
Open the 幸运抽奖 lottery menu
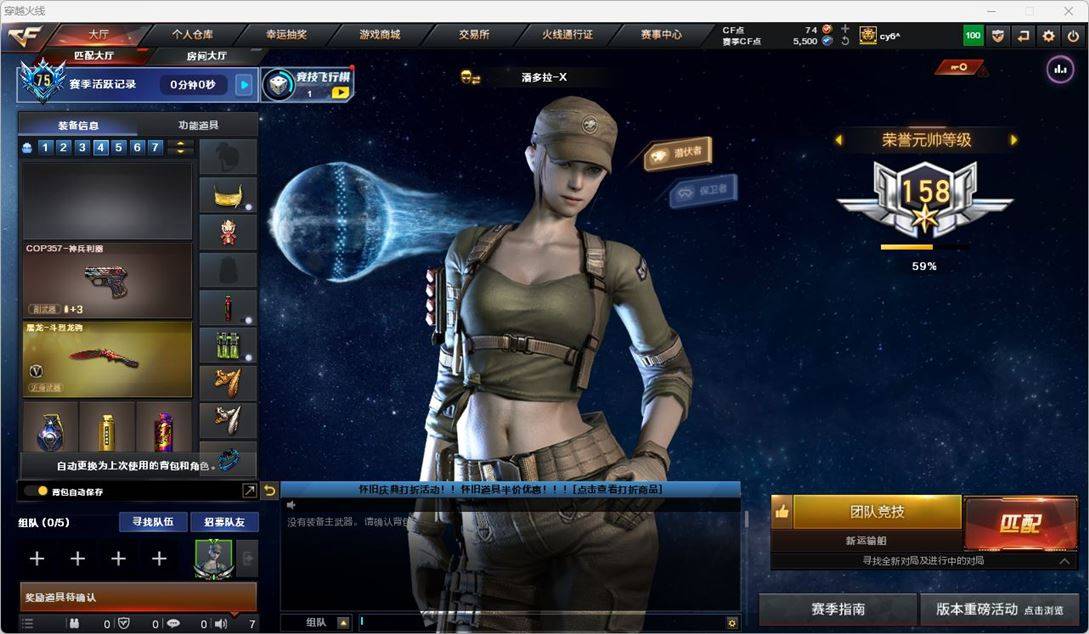287,34
